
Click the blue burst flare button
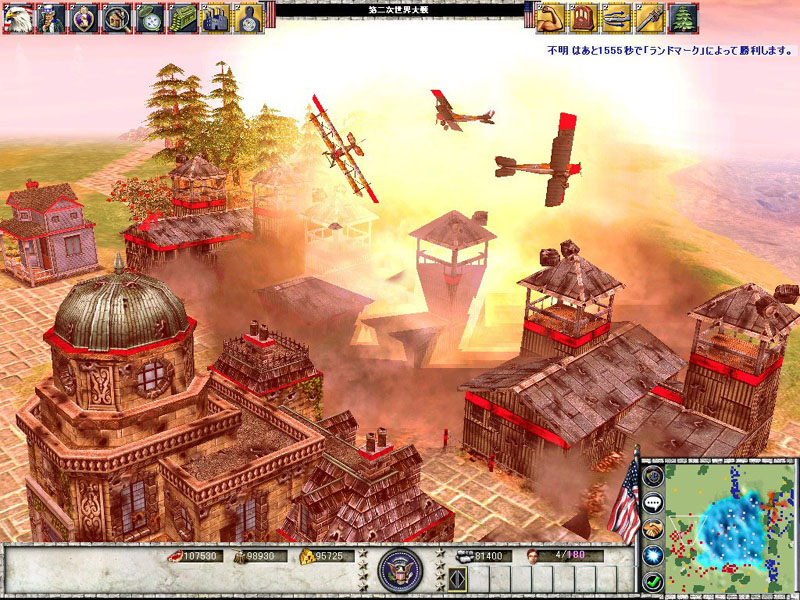click(x=652, y=555)
